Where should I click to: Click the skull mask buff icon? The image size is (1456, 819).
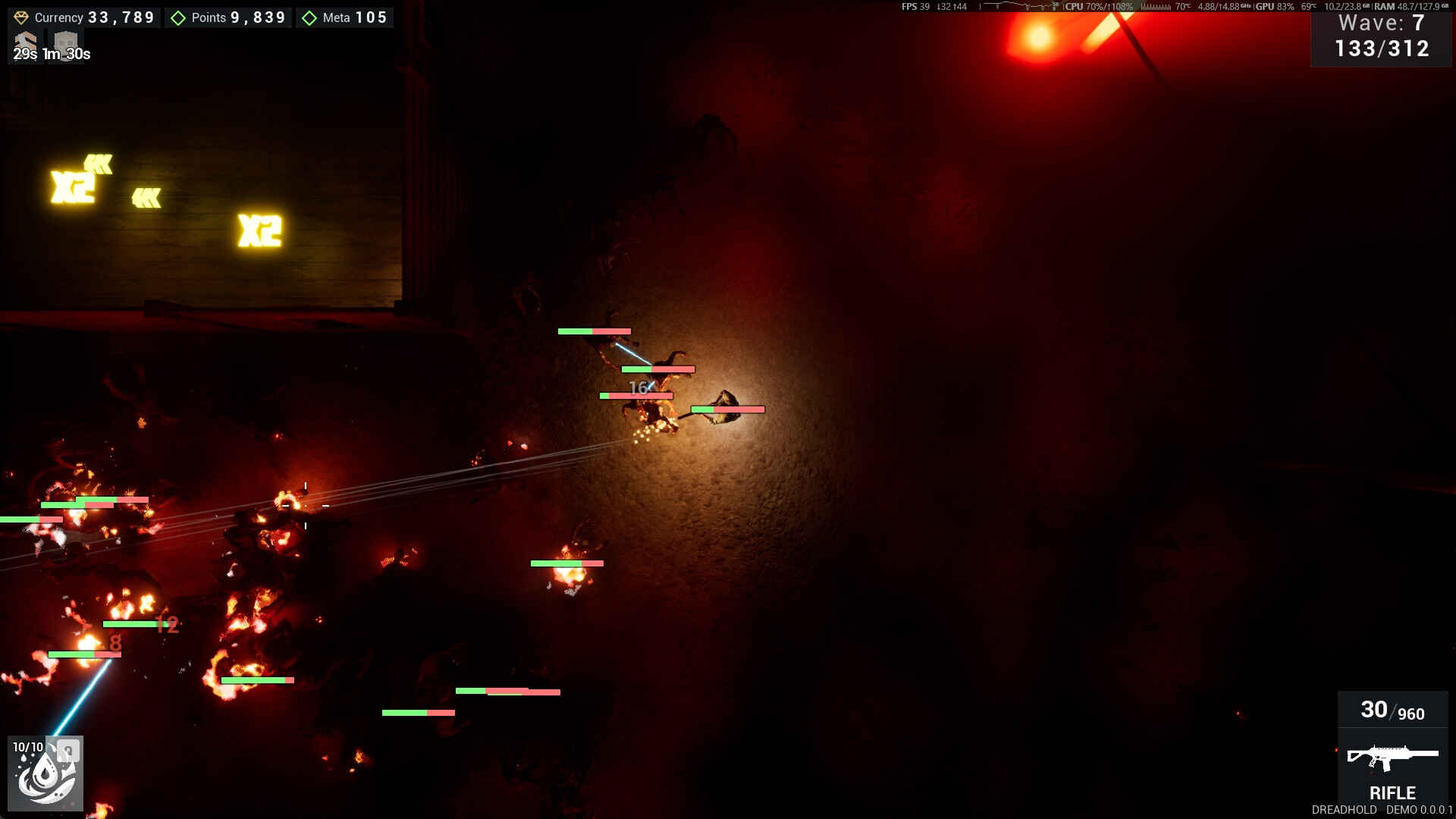(67, 41)
